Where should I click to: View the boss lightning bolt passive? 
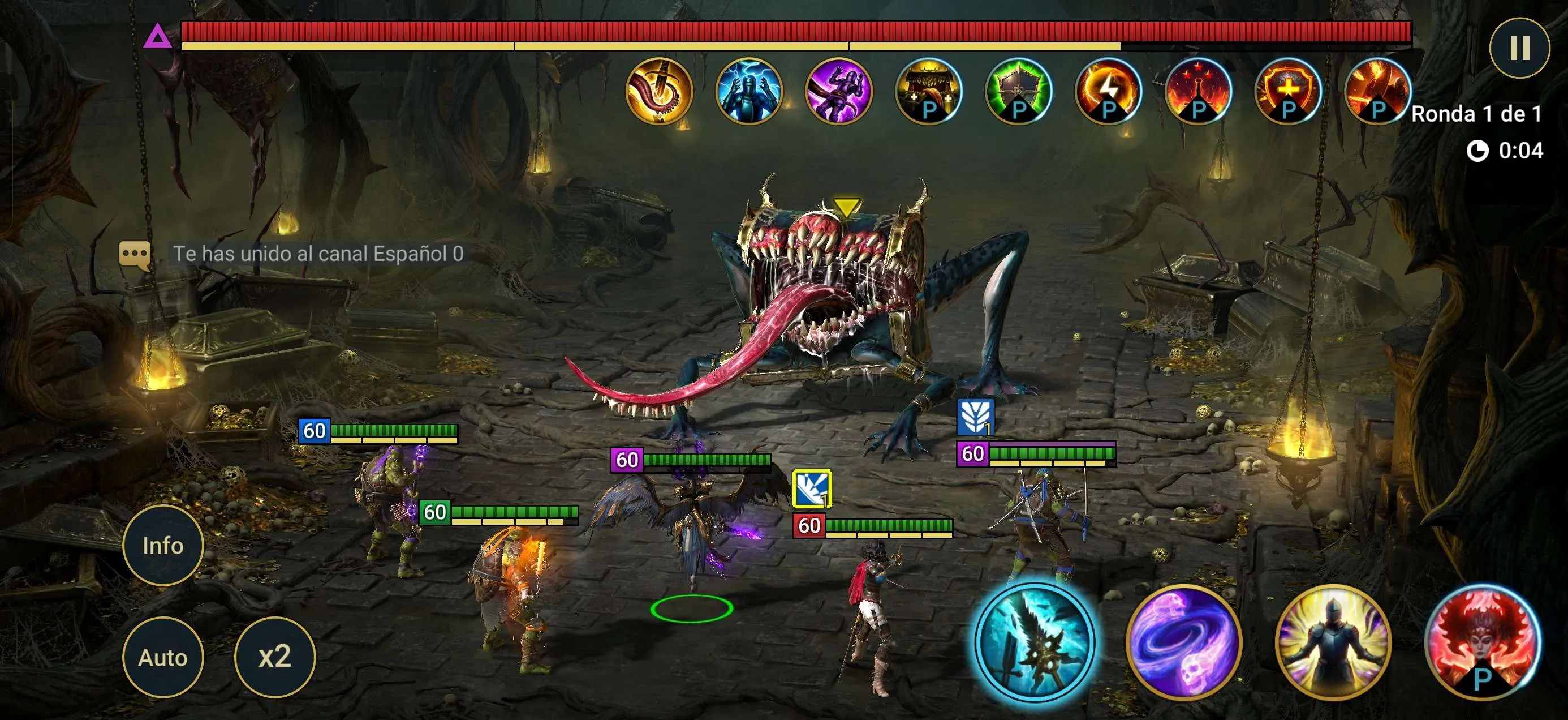pyautogui.click(x=1107, y=91)
